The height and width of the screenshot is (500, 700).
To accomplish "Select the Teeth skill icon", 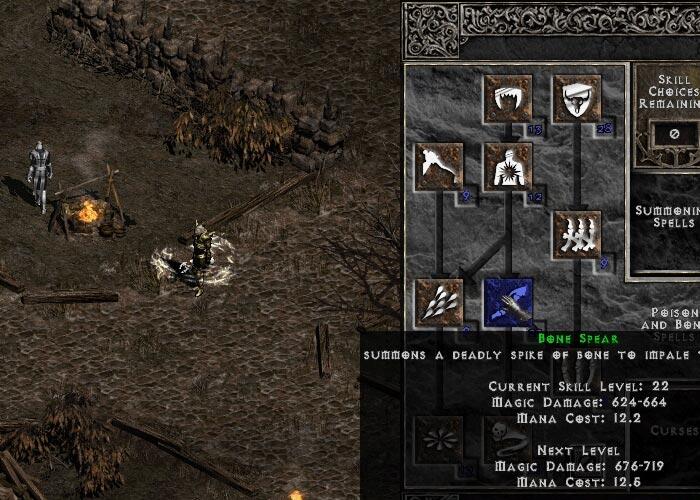I will coord(507,98).
